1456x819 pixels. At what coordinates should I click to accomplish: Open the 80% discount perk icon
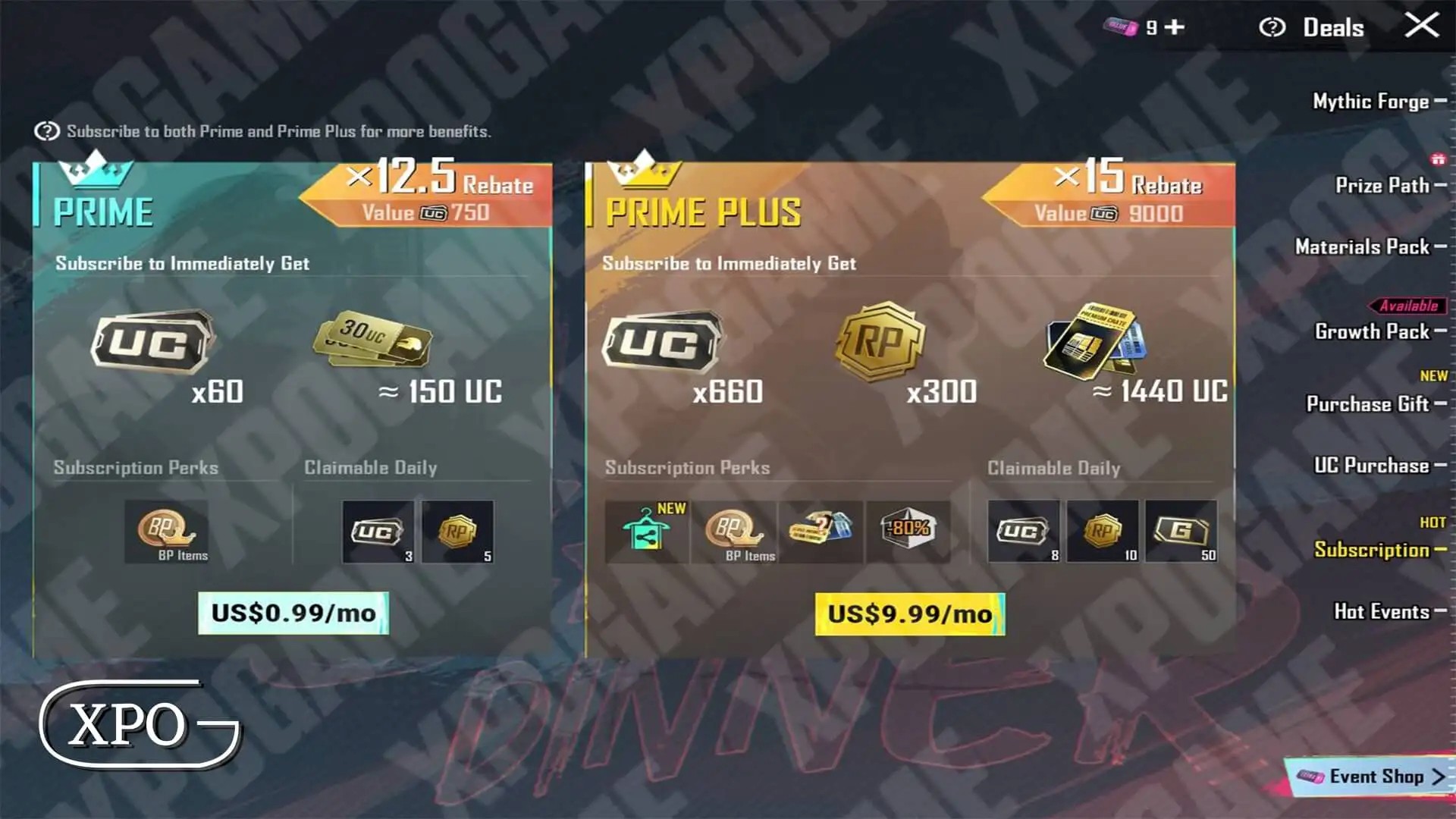[907, 529]
